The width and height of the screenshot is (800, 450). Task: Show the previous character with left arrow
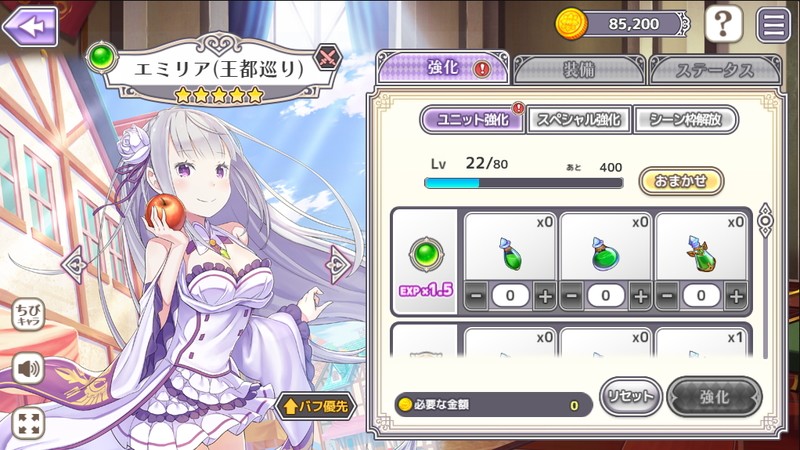pyautogui.click(x=73, y=264)
